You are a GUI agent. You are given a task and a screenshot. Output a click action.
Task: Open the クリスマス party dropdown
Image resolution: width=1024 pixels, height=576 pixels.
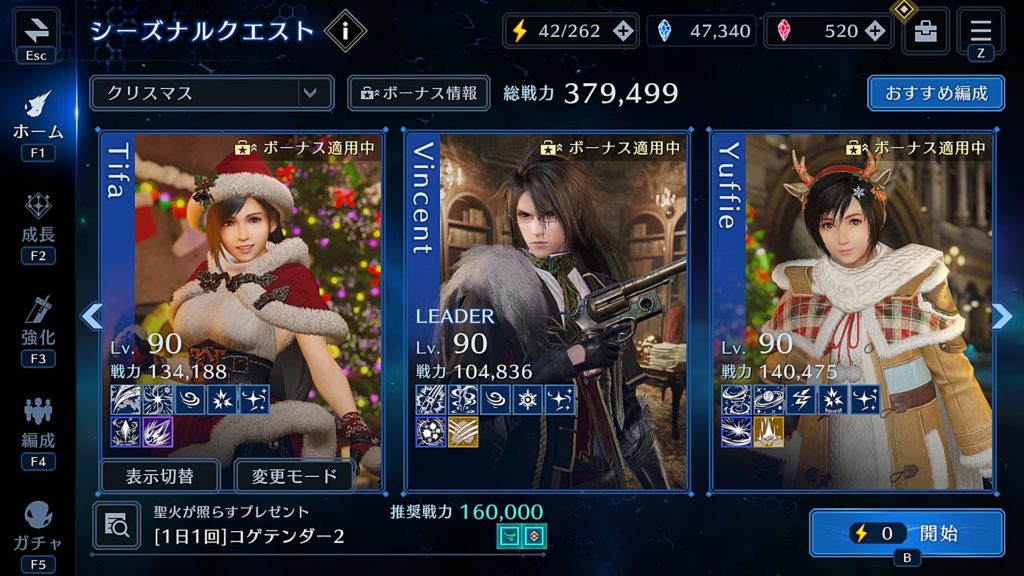211,93
